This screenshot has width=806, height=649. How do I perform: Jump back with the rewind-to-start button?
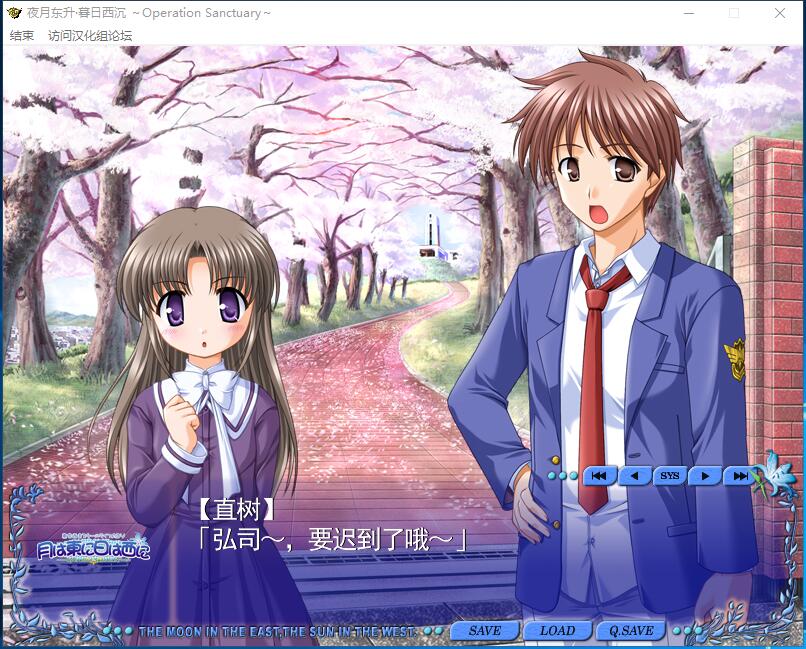(598, 476)
